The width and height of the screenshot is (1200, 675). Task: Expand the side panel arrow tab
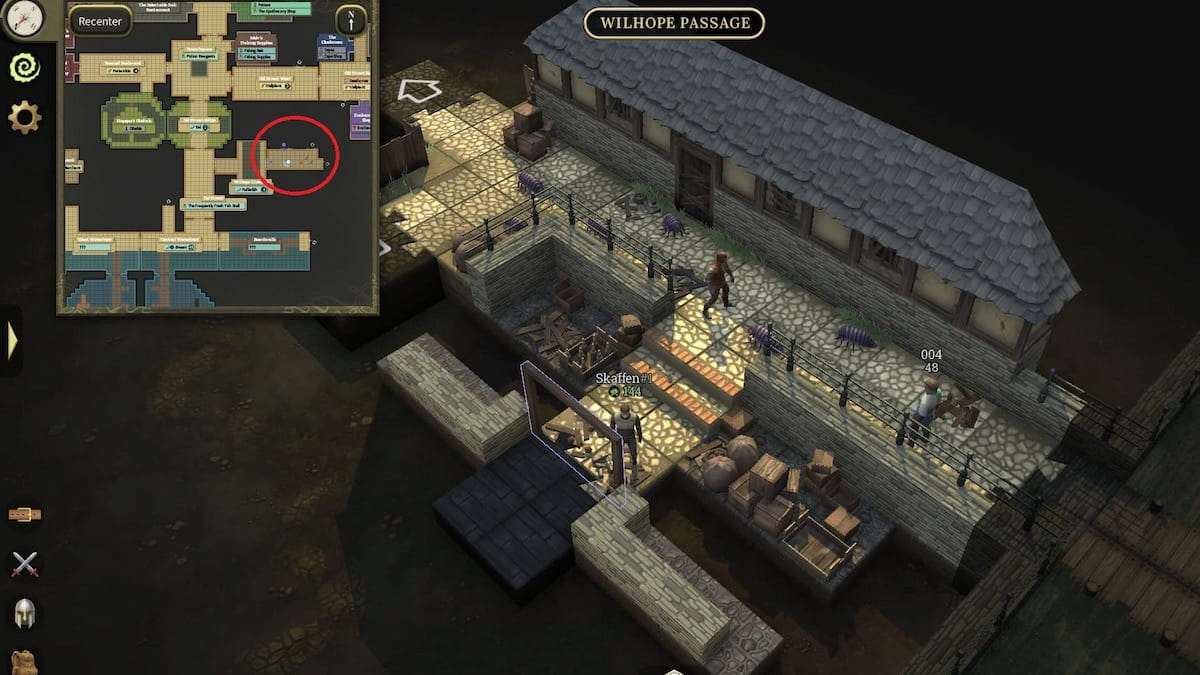point(11,341)
